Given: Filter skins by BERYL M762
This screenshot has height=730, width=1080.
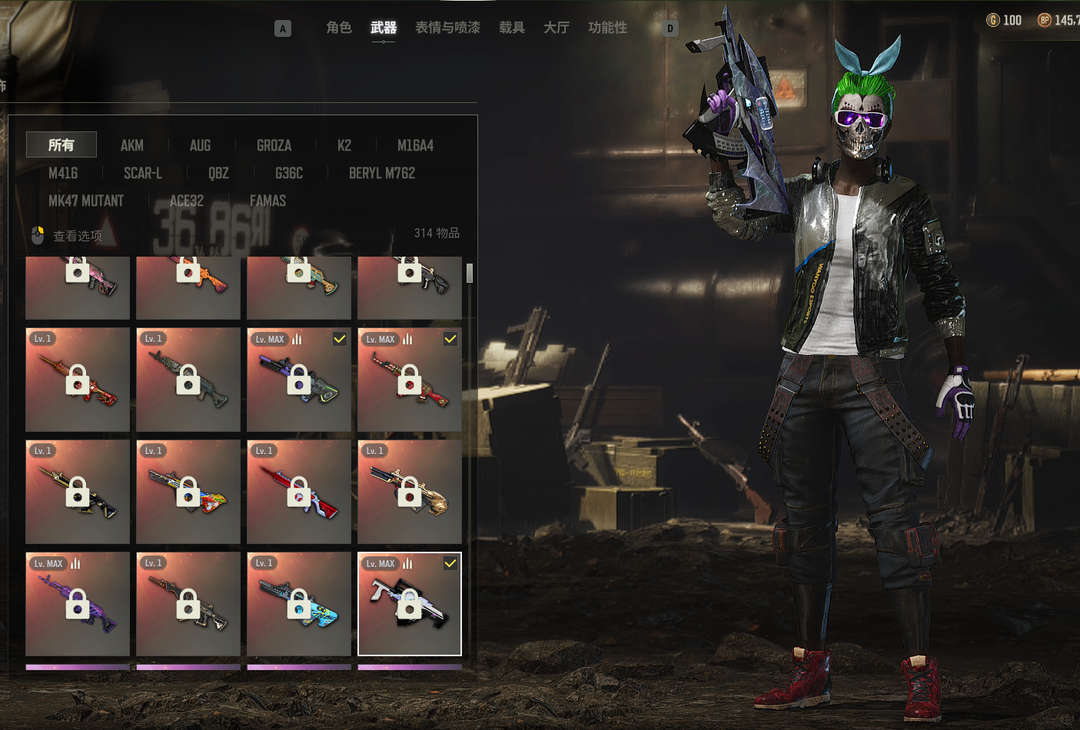Looking at the screenshot, I should pyautogui.click(x=382, y=173).
